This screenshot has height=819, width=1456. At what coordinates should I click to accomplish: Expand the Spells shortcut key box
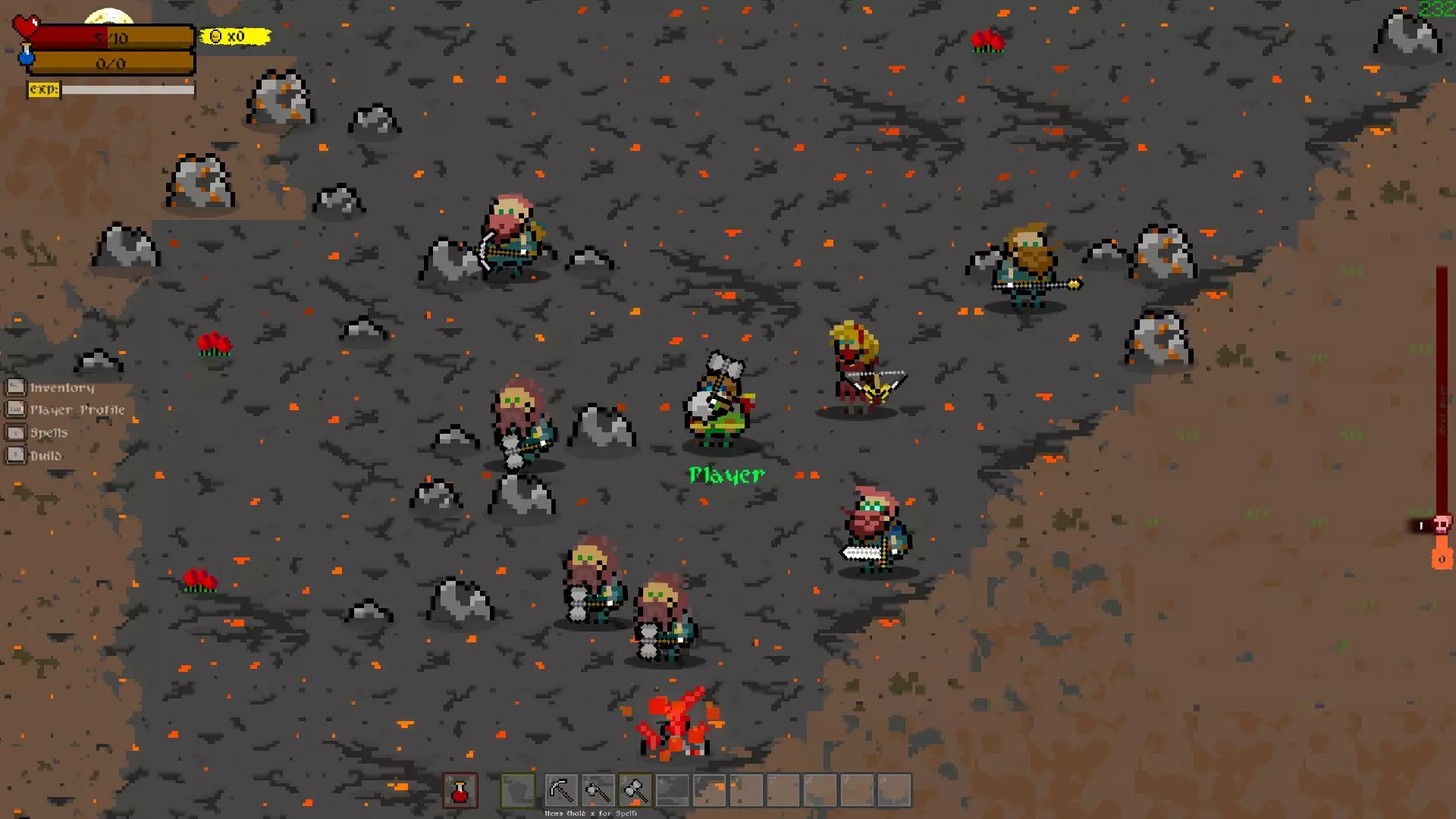click(x=16, y=432)
